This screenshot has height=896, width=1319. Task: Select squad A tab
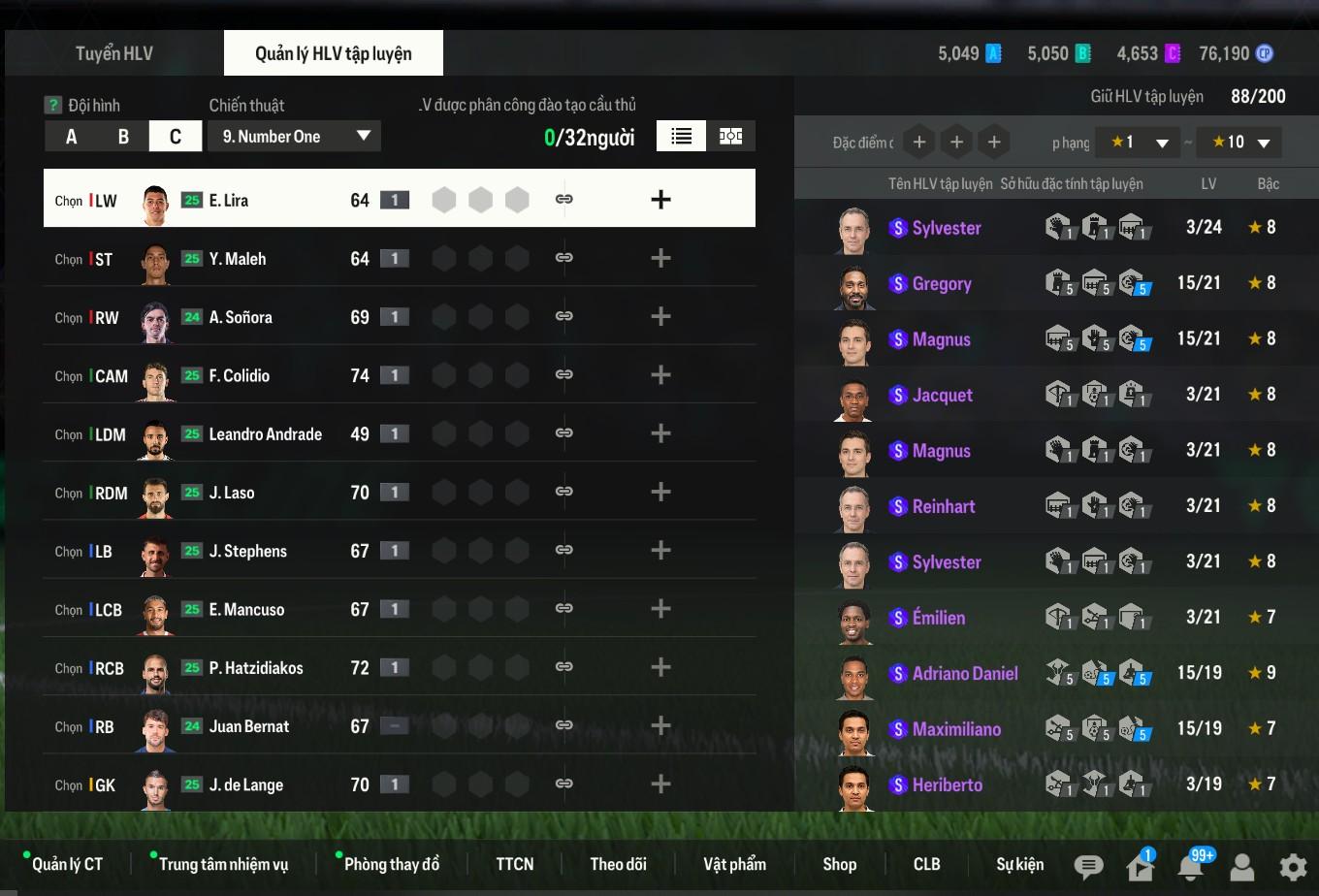click(x=71, y=137)
